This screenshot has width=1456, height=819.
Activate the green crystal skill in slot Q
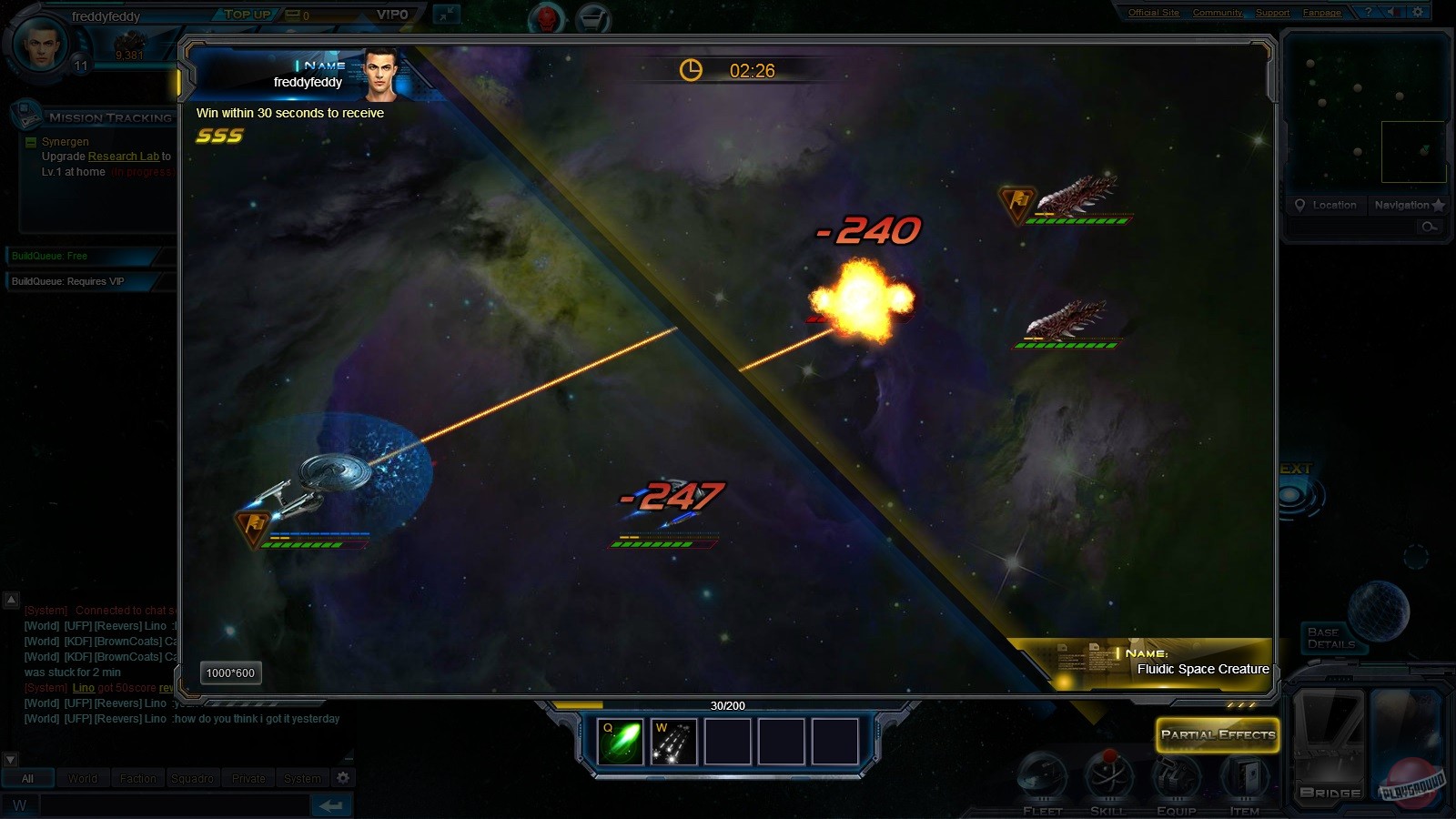pyautogui.click(x=620, y=741)
